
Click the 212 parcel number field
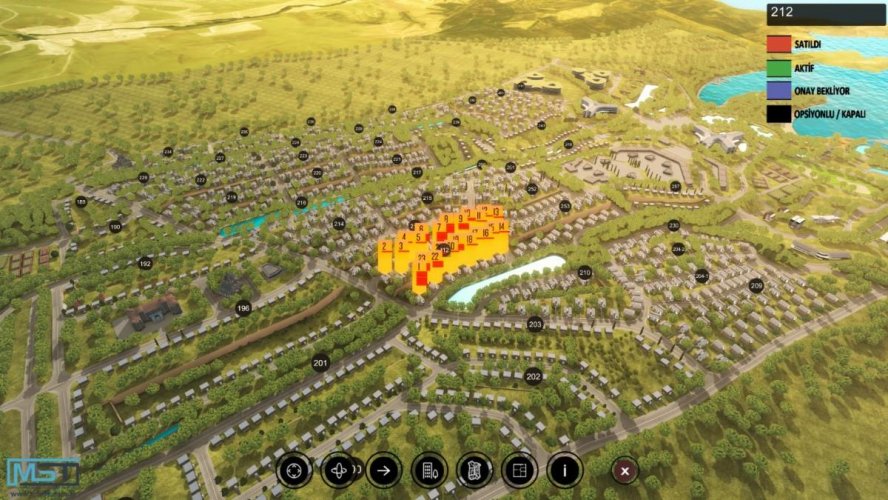click(825, 14)
